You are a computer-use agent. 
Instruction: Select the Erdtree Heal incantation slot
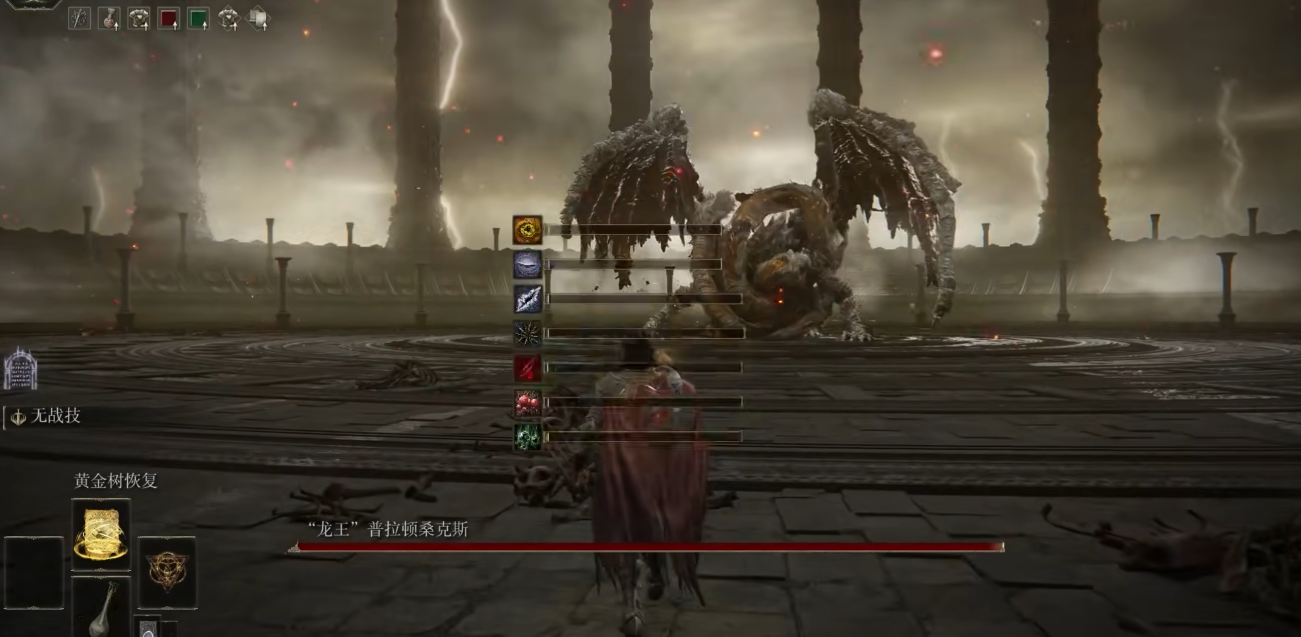[x=100, y=535]
